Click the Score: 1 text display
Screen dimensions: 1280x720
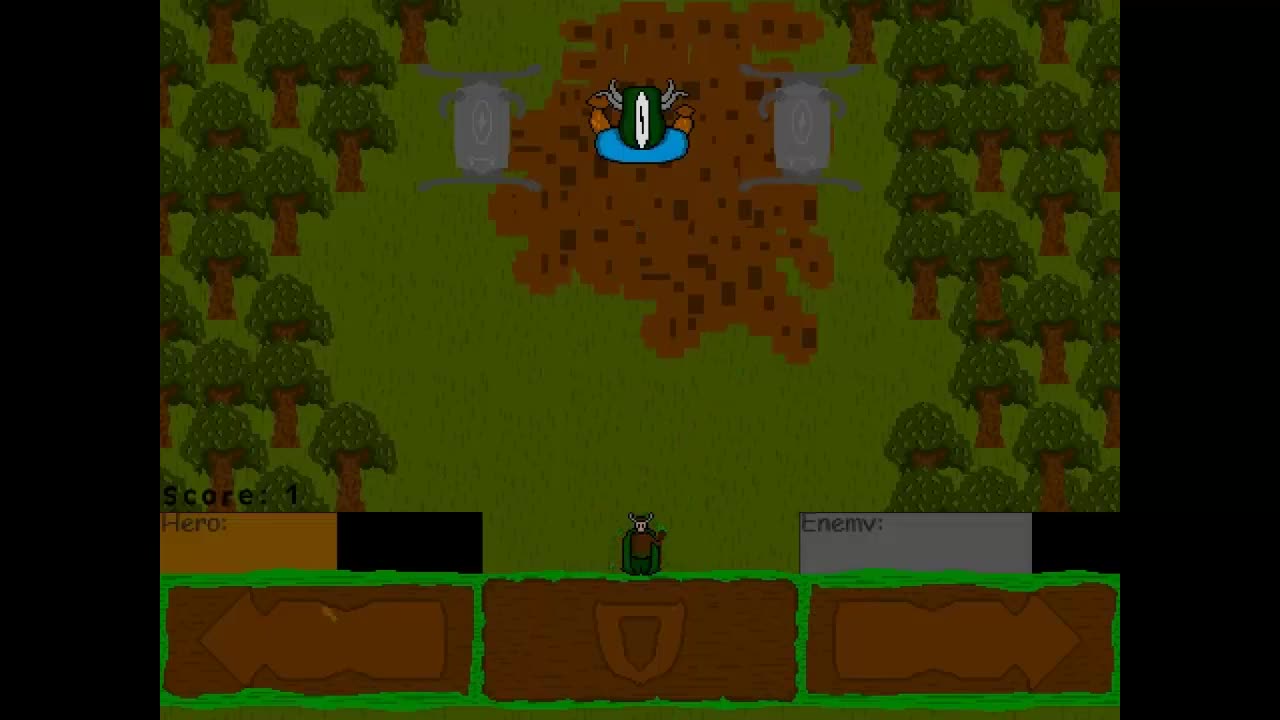point(233,494)
